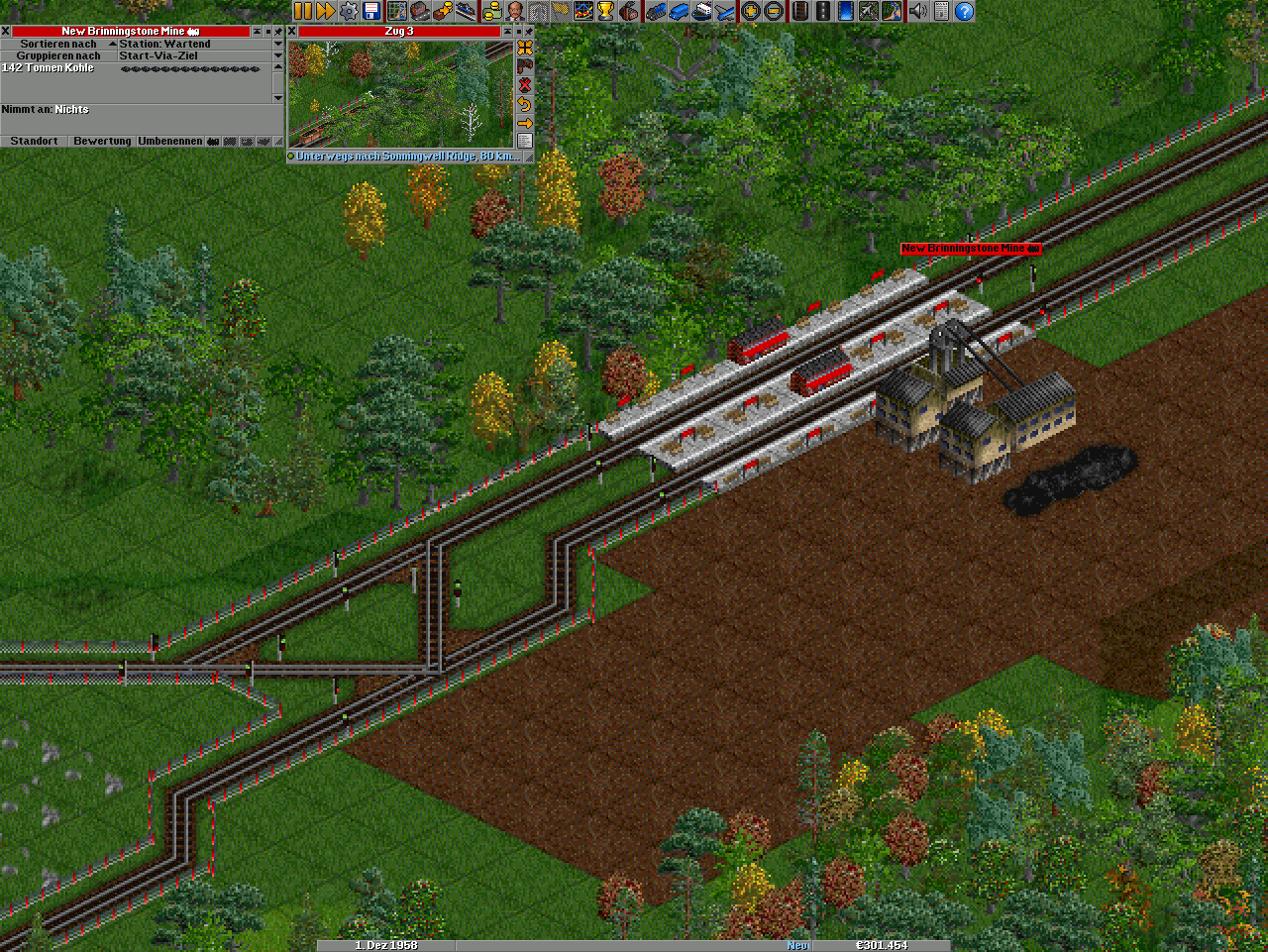1268x952 pixels.
Task: Open the gear settings menu
Action: (349, 11)
